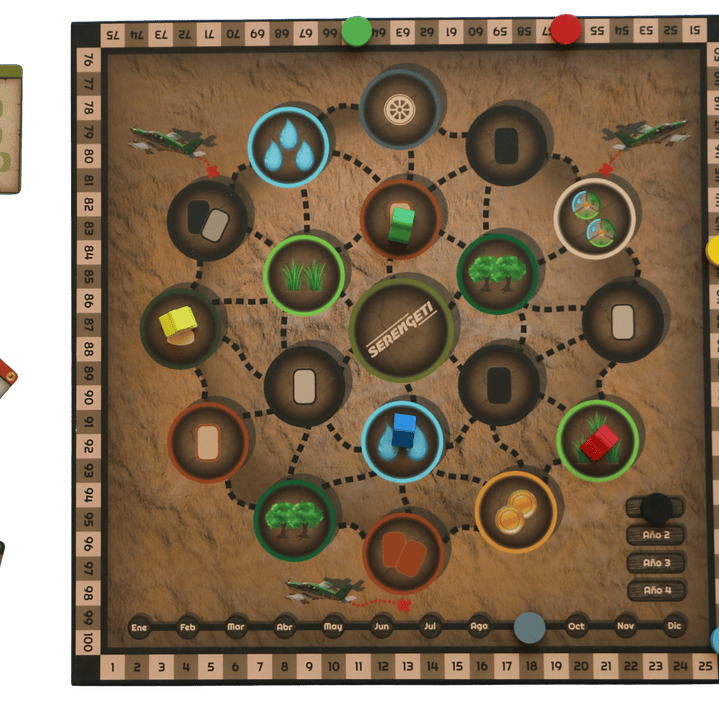Click the empty three water drops tile
Viewport: 719px width, 719px height.
click(288, 147)
